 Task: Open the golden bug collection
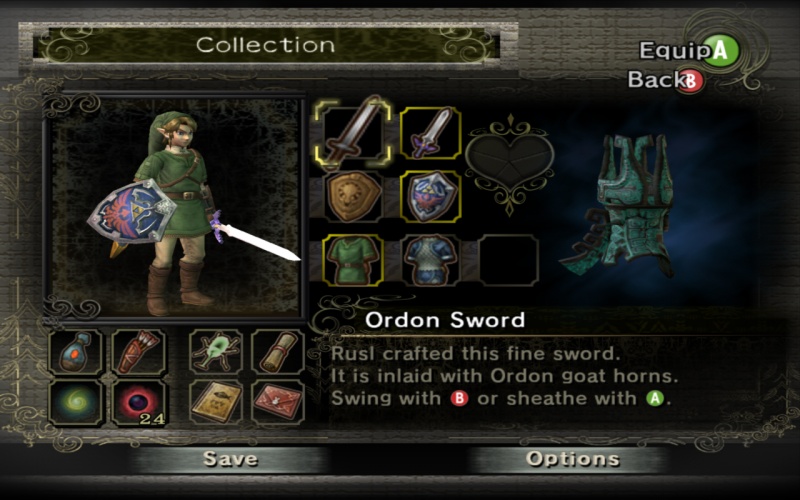(216, 352)
